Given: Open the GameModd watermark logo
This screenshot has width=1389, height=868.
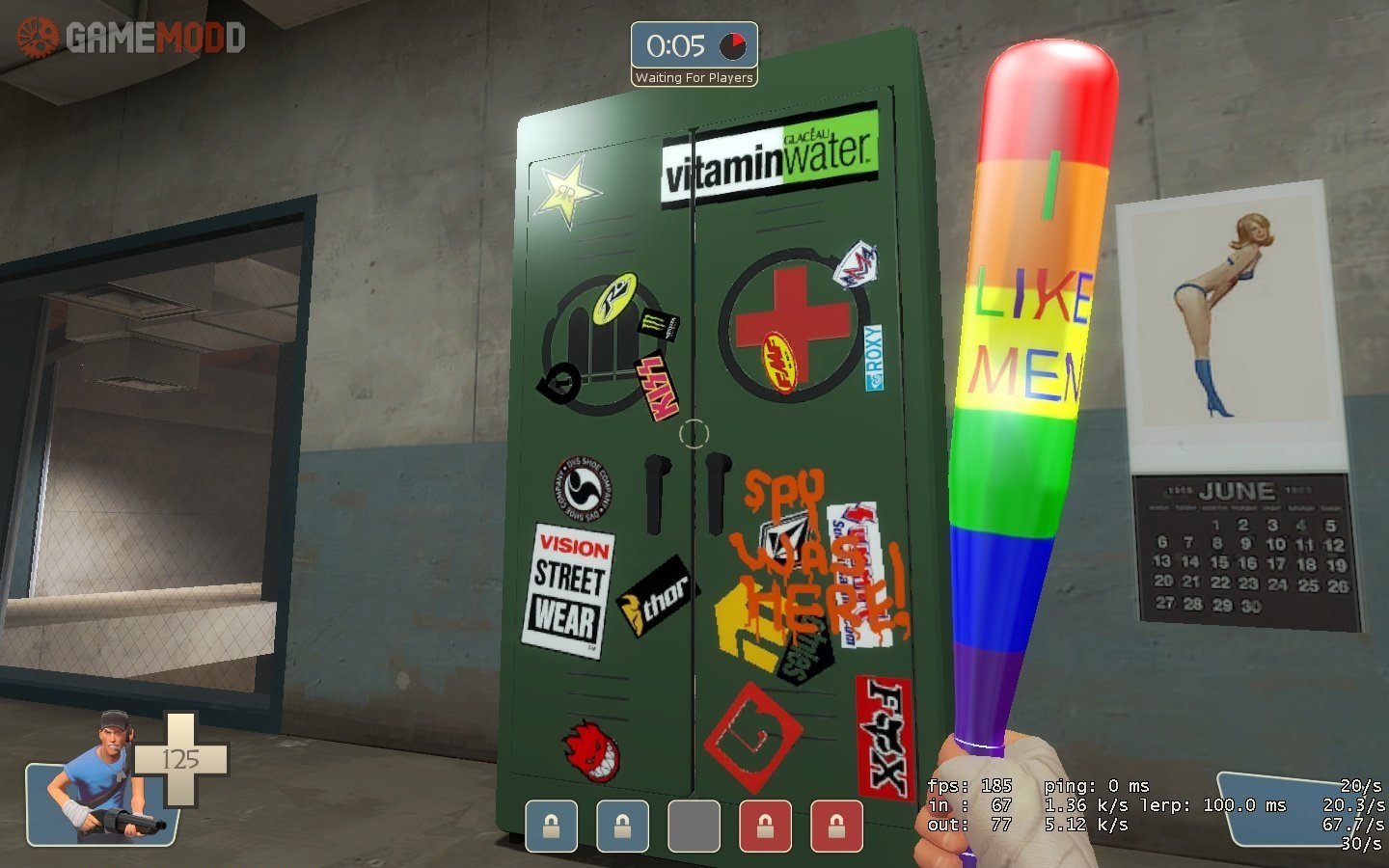Looking at the screenshot, I should coord(132,38).
